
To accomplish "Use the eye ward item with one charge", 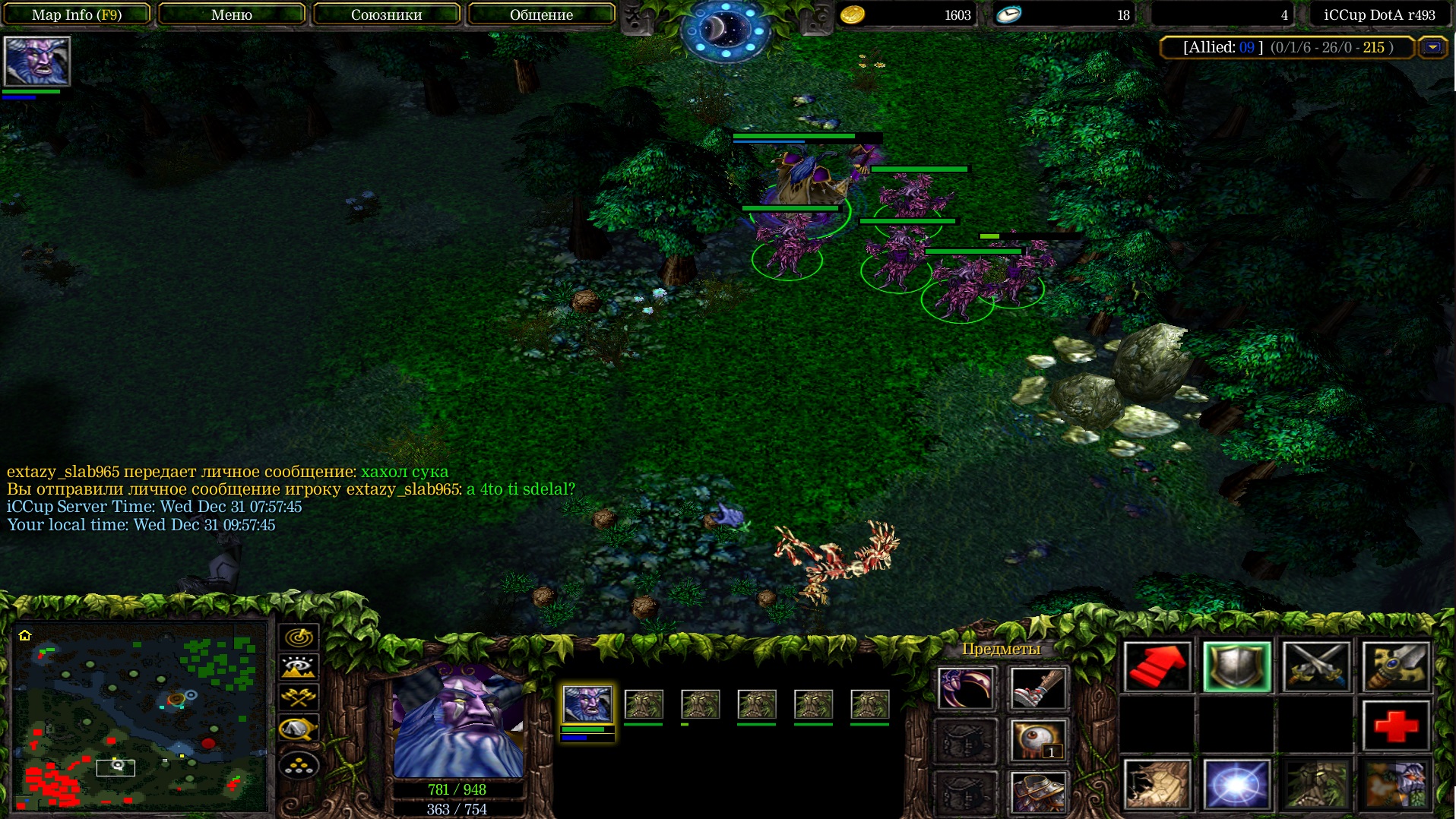I will 1038,741.
